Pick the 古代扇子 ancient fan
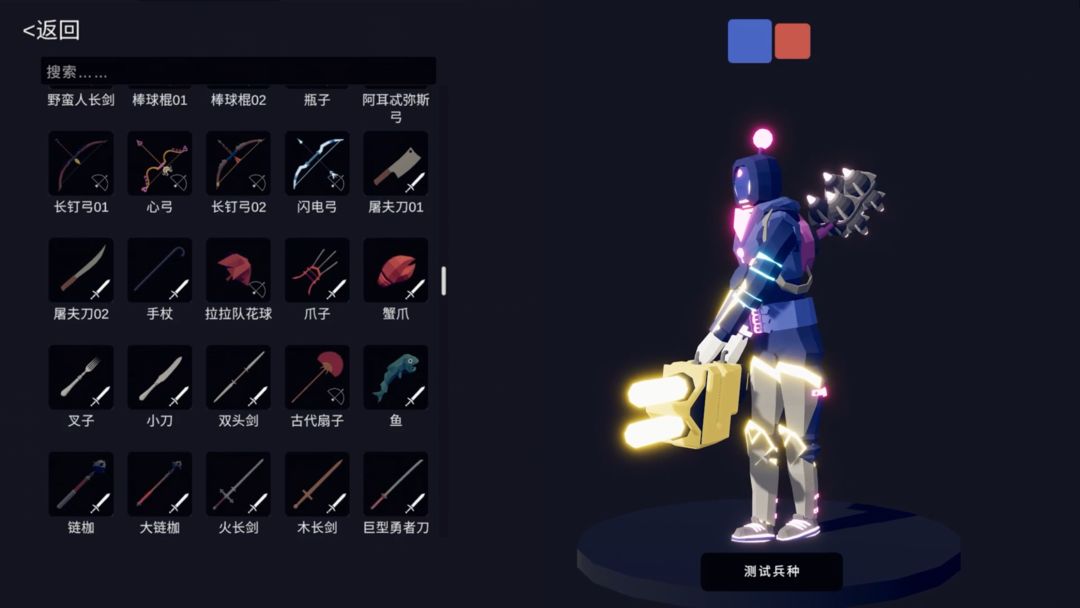This screenshot has height=608, width=1080. 317,377
